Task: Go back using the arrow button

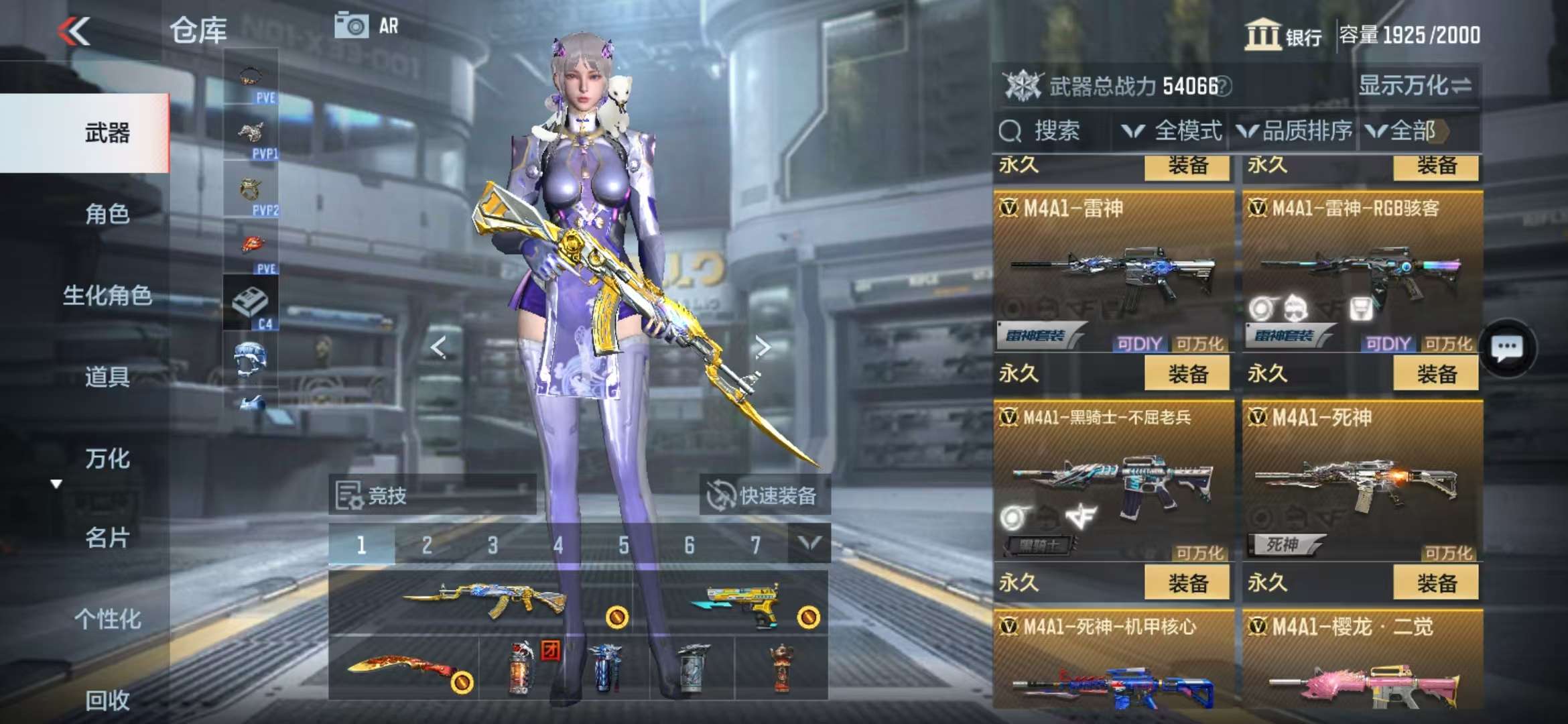Action: pyautogui.click(x=74, y=31)
